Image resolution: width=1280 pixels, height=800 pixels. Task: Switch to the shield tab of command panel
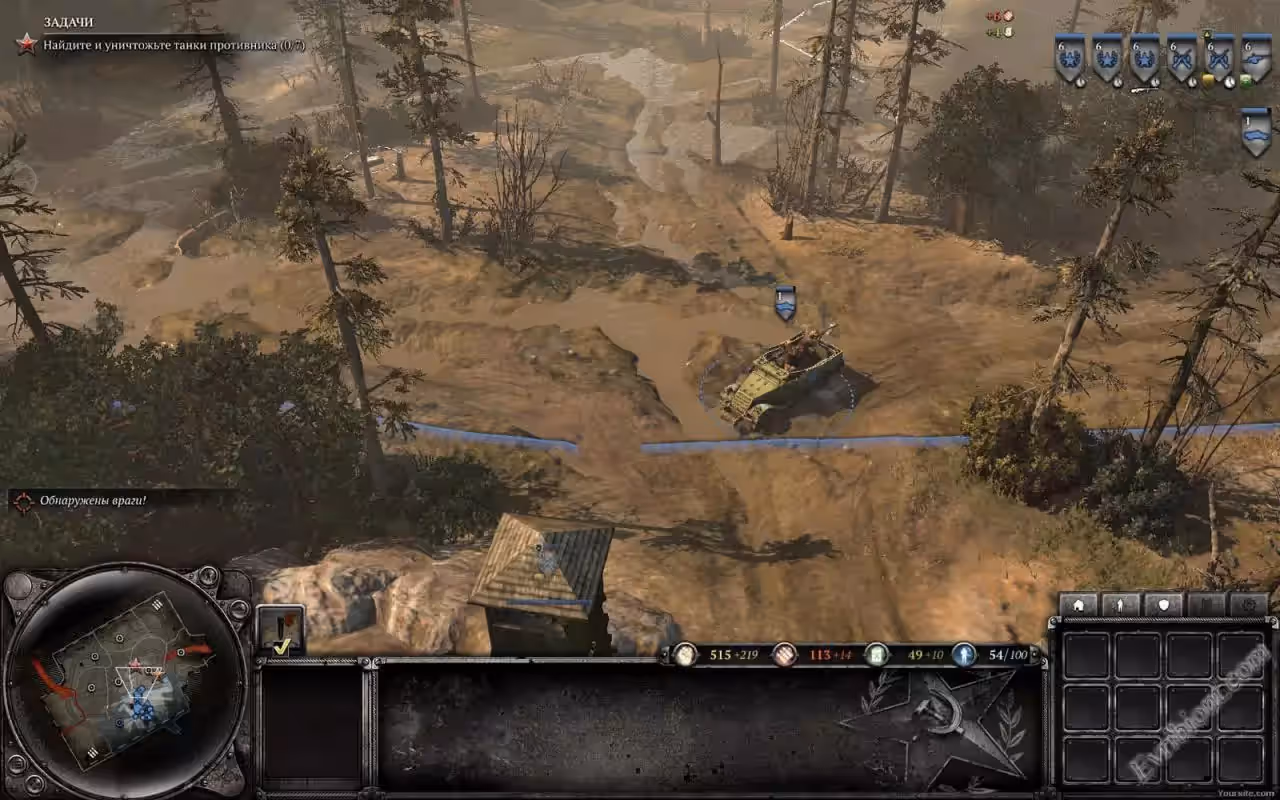(1164, 605)
